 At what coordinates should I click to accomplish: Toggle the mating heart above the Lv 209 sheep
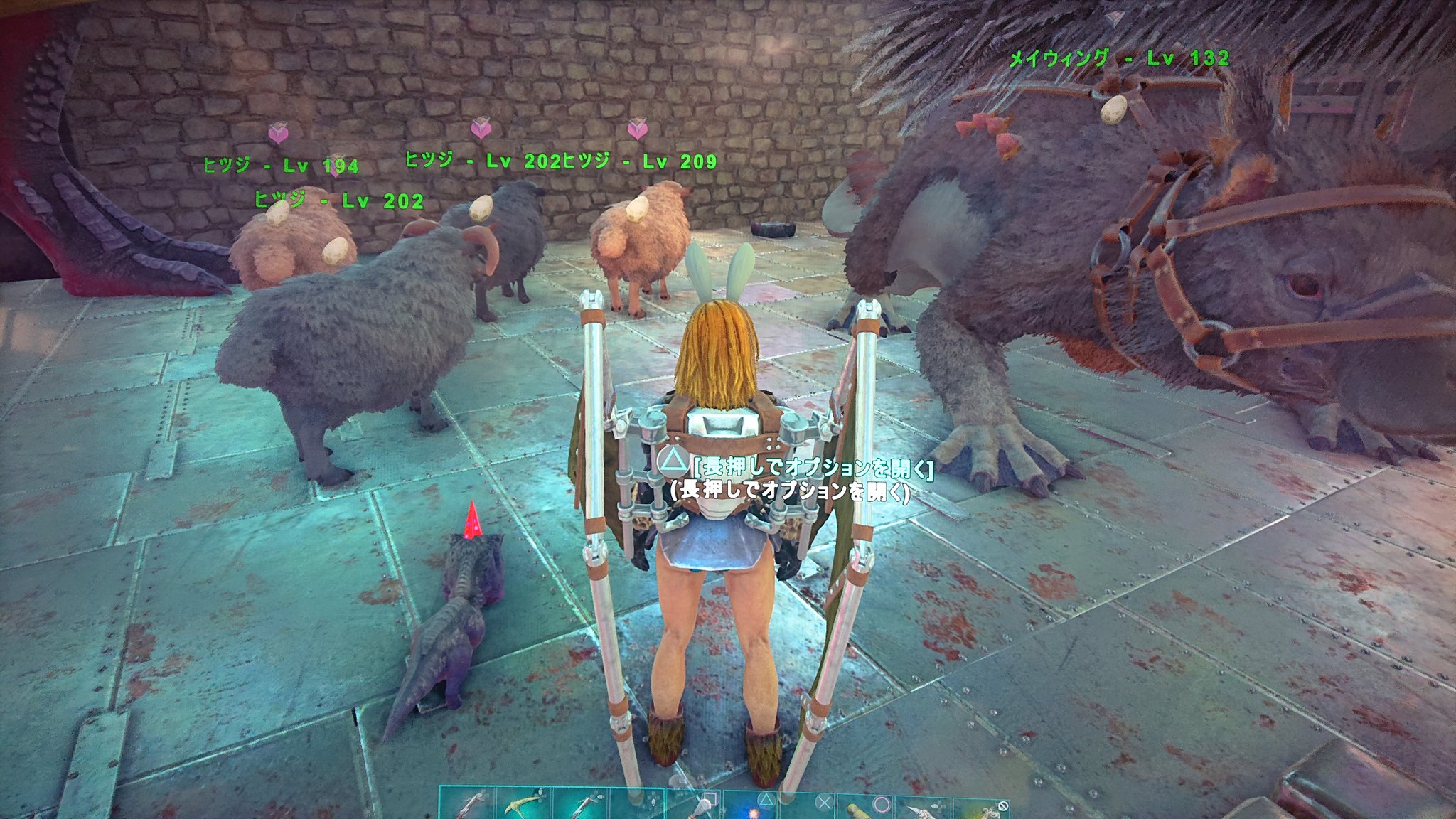point(638,131)
